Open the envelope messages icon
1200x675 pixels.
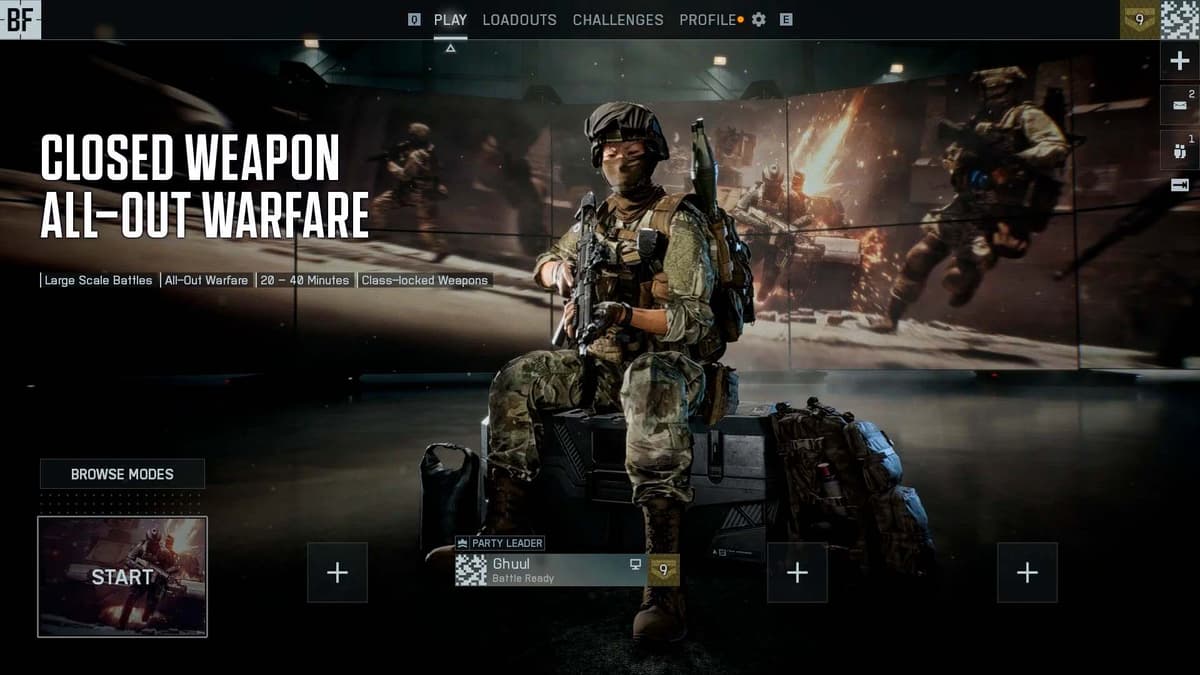pyautogui.click(x=1179, y=104)
